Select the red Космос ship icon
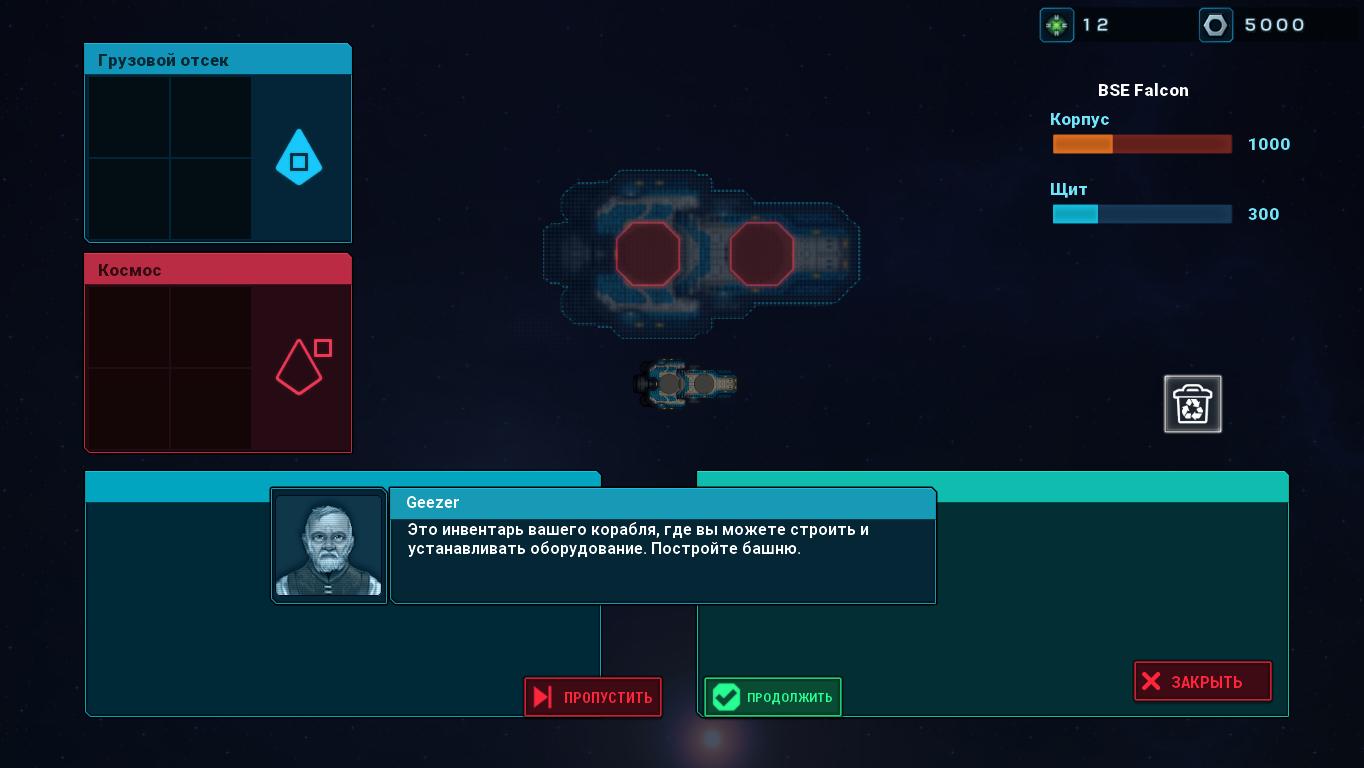The image size is (1364, 768). pos(300,367)
